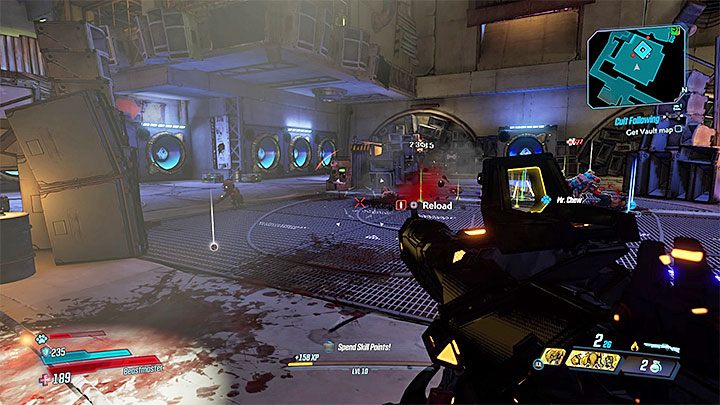Click the pet paw icon

pyautogui.click(x=44, y=337)
